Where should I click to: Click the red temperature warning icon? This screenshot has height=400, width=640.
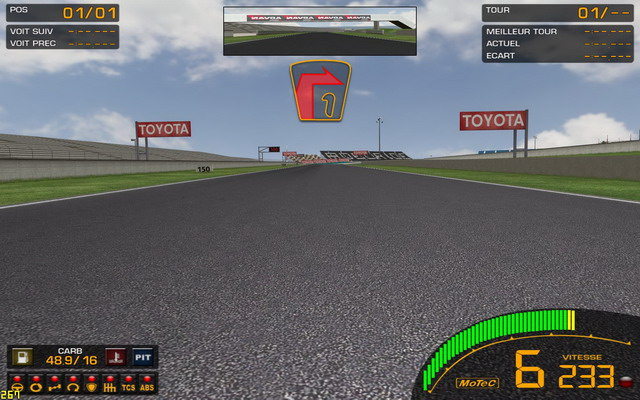pos(116,358)
